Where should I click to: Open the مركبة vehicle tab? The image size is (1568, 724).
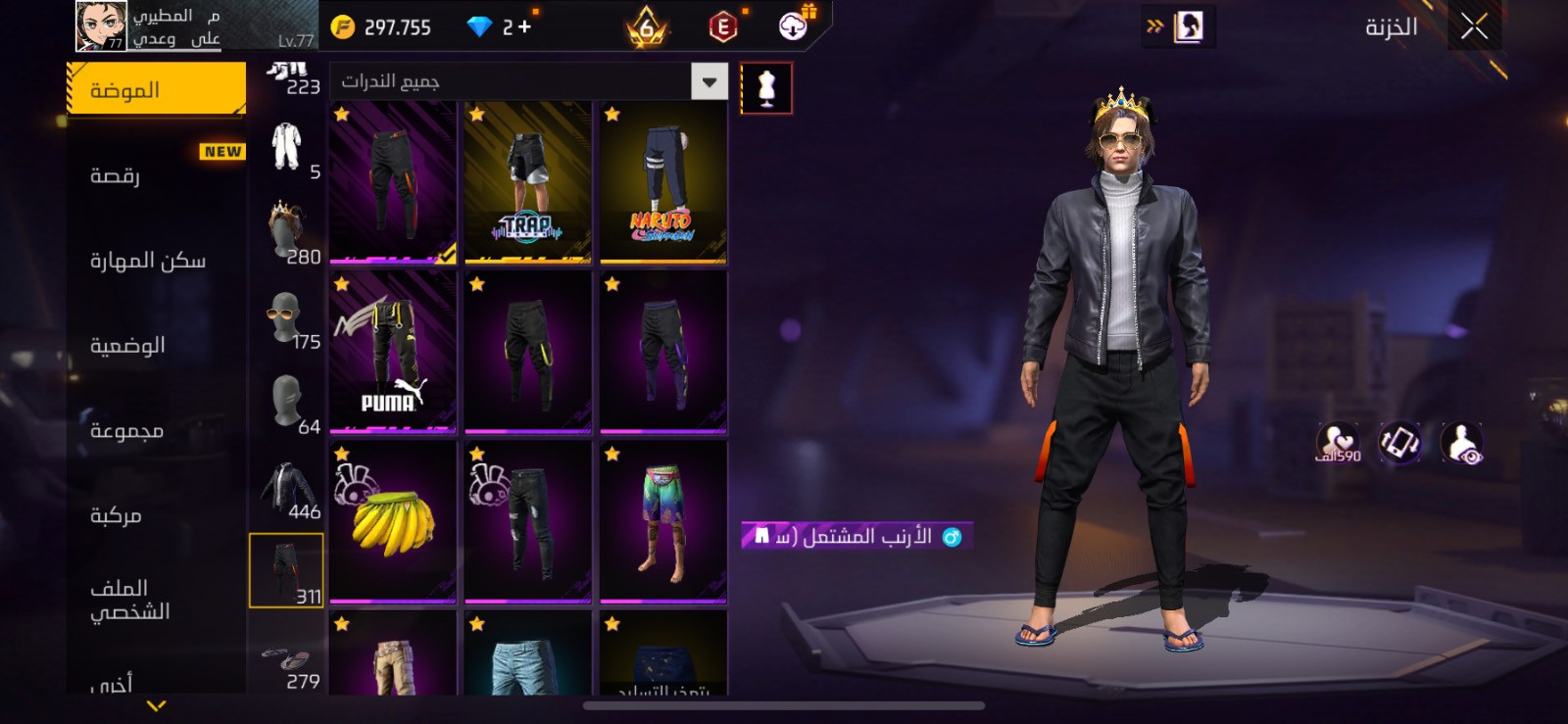point(157,515)
